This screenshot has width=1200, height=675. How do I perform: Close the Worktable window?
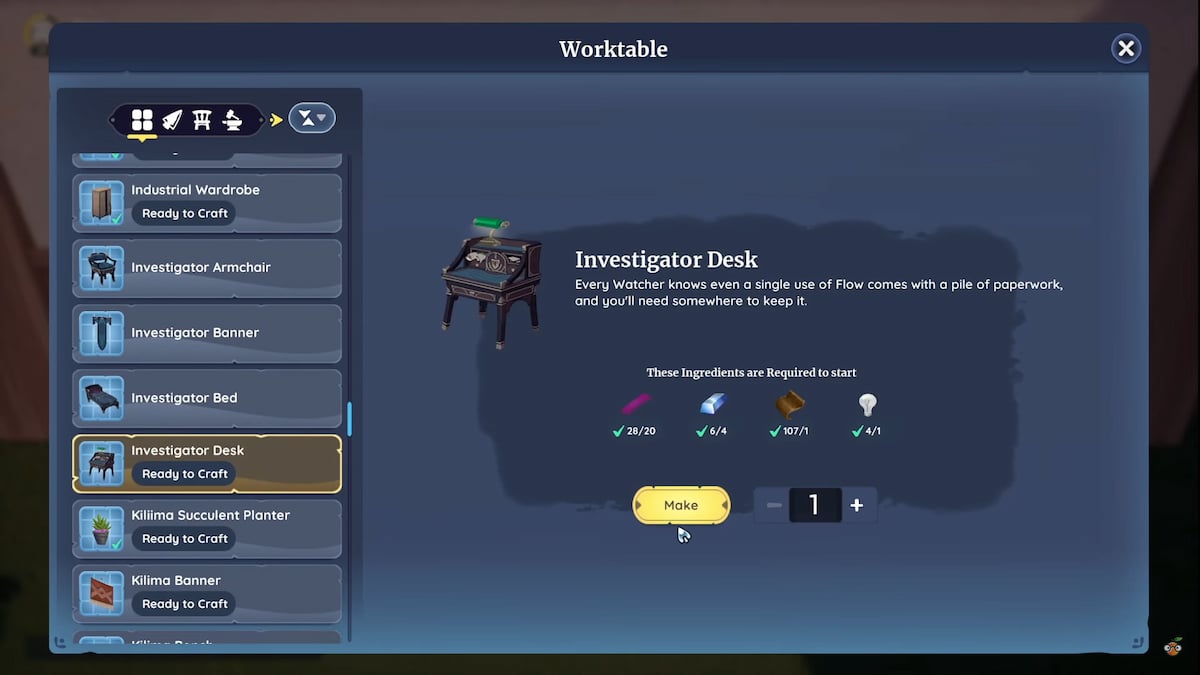click(1126, 48)
